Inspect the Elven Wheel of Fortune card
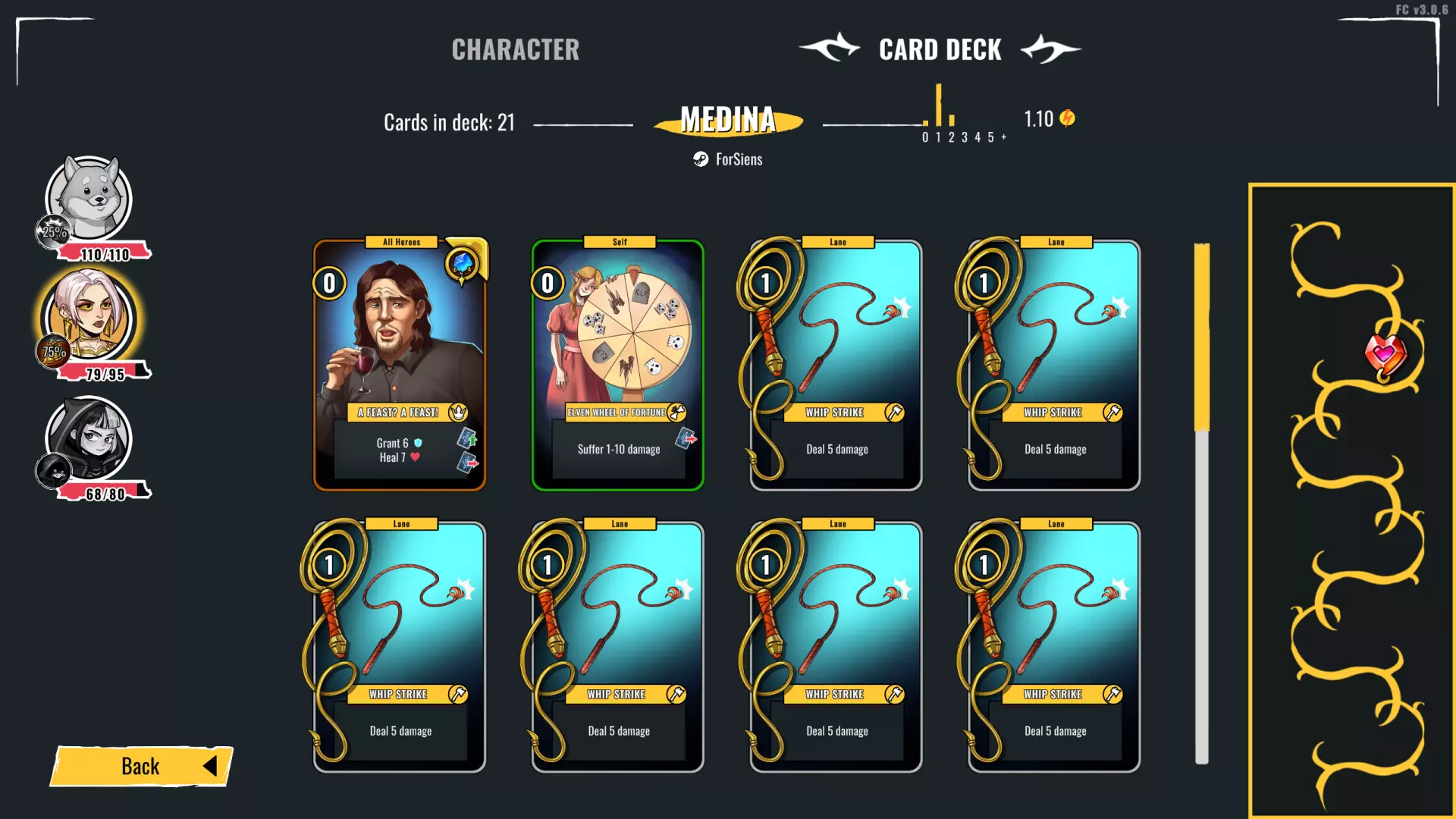 point(618,366)
